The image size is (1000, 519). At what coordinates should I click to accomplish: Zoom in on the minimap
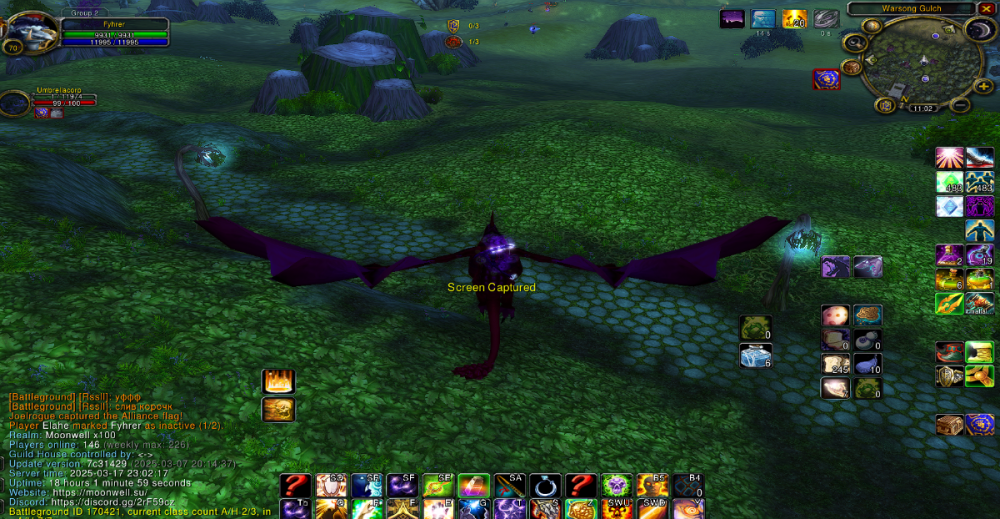tap(984, 87)
